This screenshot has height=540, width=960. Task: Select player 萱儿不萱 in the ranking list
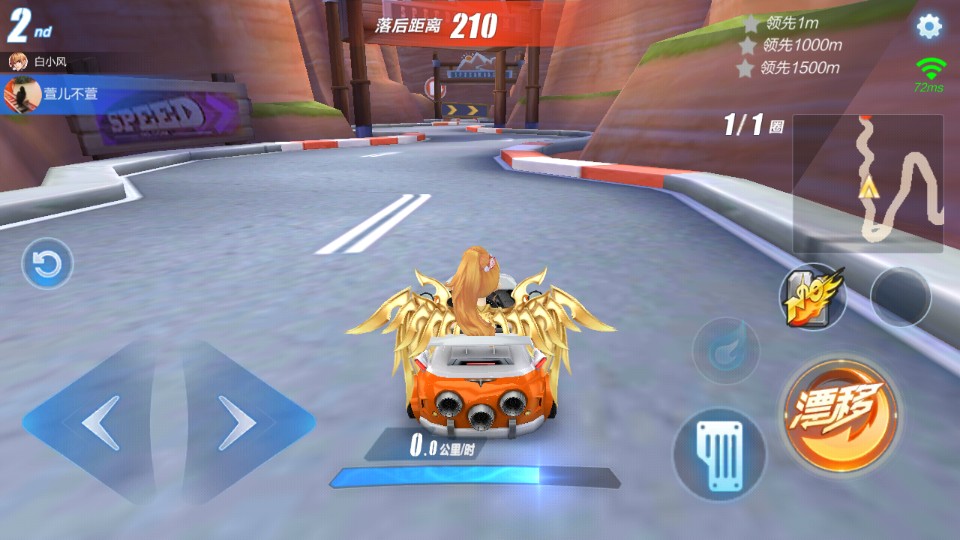(60, 95)
